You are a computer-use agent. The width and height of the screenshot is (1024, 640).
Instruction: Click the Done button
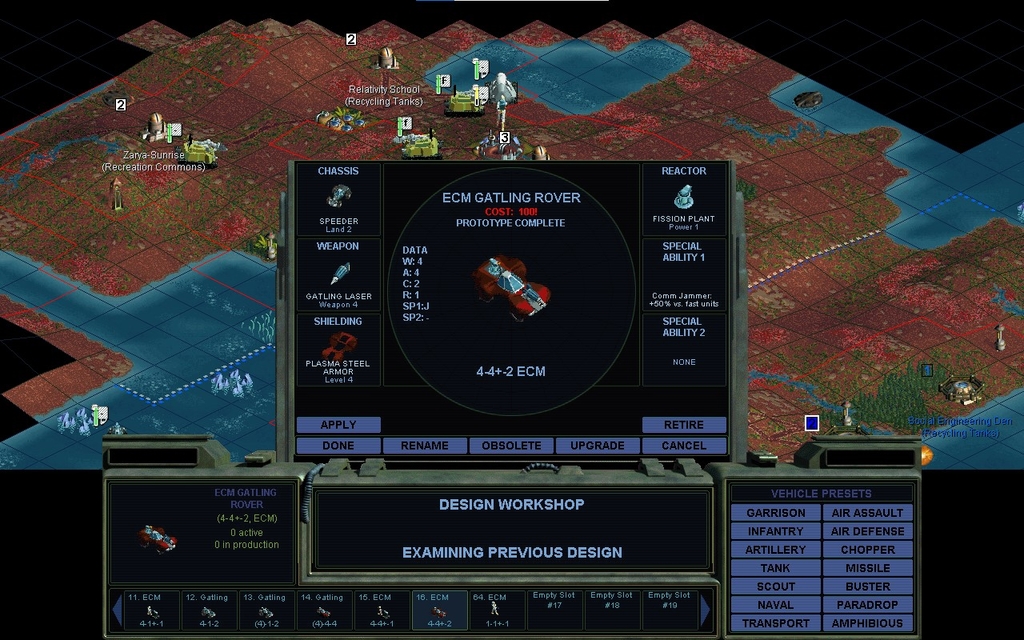coord(338,445)
